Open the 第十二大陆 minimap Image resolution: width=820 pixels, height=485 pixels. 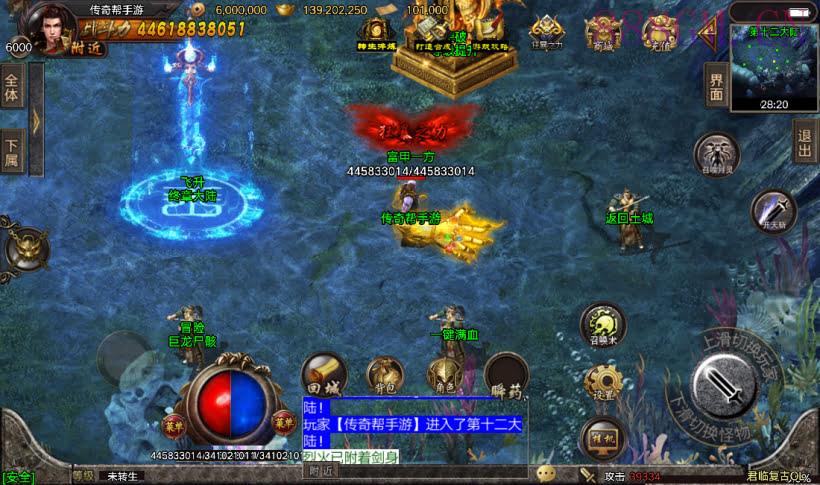click(774, 68)
